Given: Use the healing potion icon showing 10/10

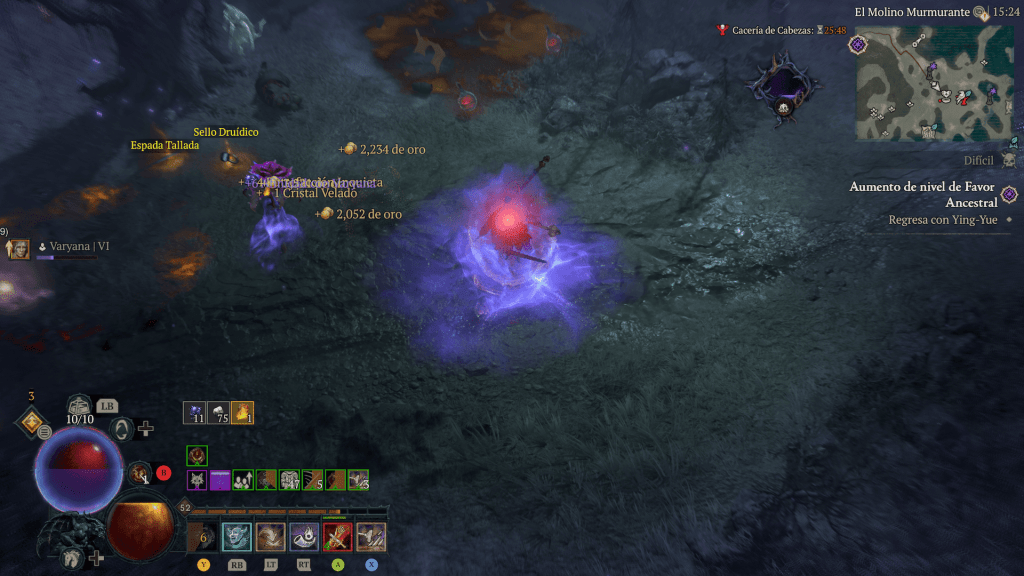Looking at the screenshot, I should pyautogui.click(x=80, y=406).
